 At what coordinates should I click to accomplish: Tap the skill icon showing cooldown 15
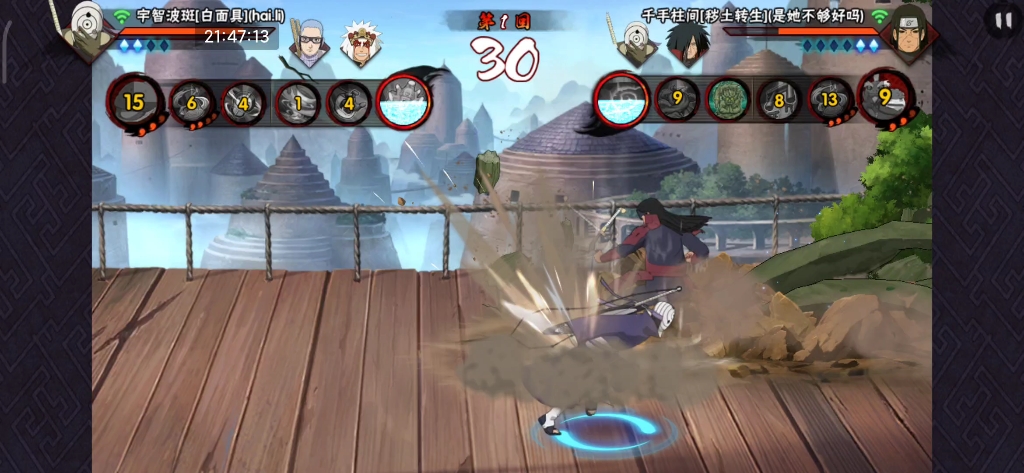point(133,101)
